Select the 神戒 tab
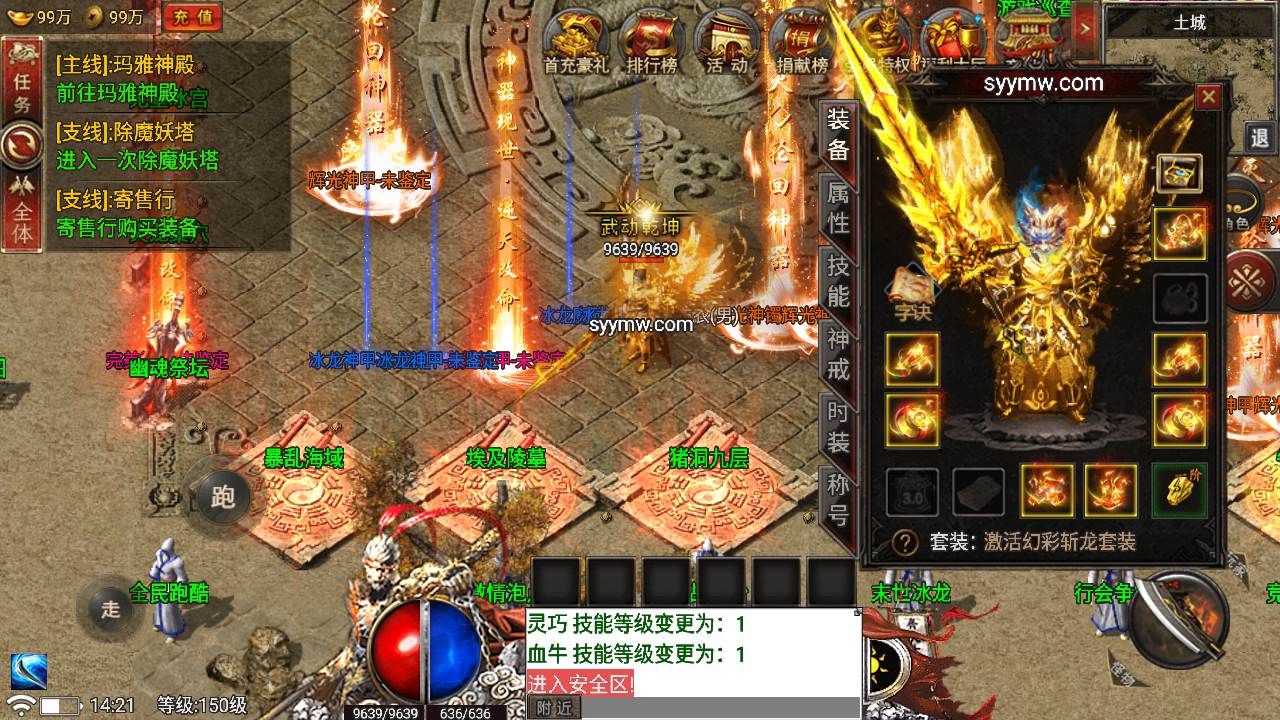Image resolution: width=1280 pixels, height=720 pixels. click(838, 354)
